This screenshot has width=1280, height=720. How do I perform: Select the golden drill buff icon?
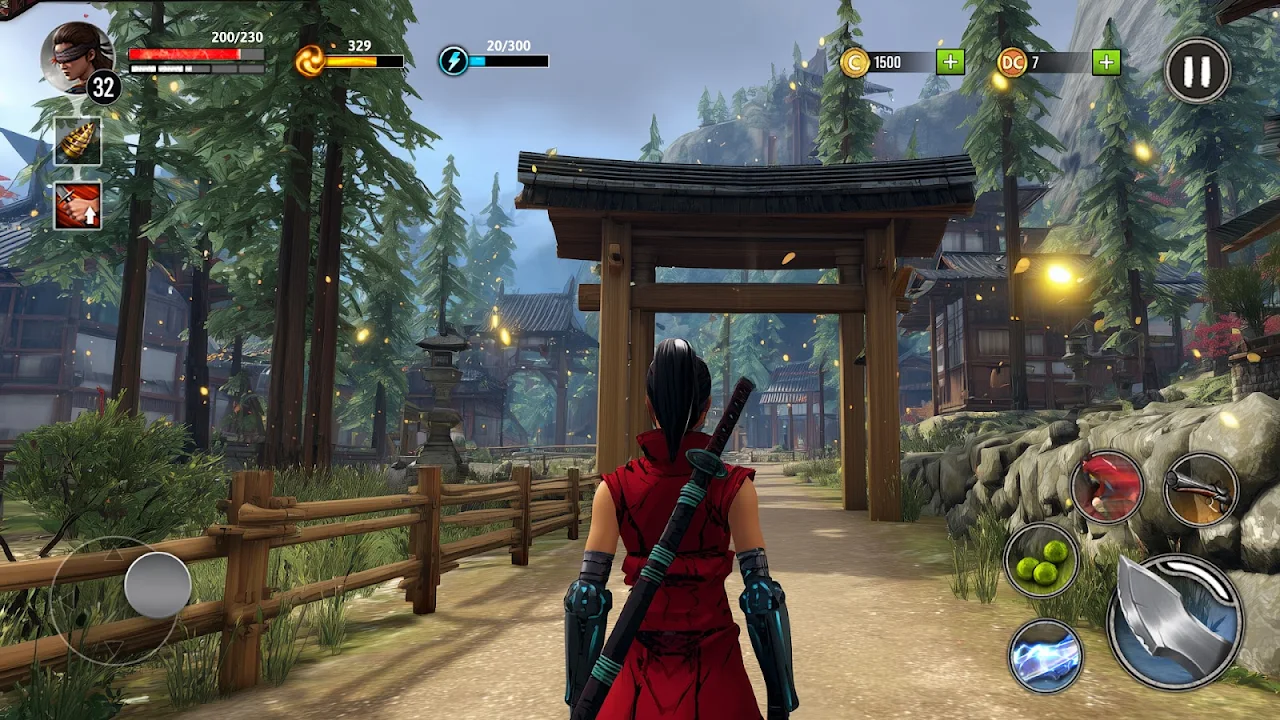tap(77, 142)
